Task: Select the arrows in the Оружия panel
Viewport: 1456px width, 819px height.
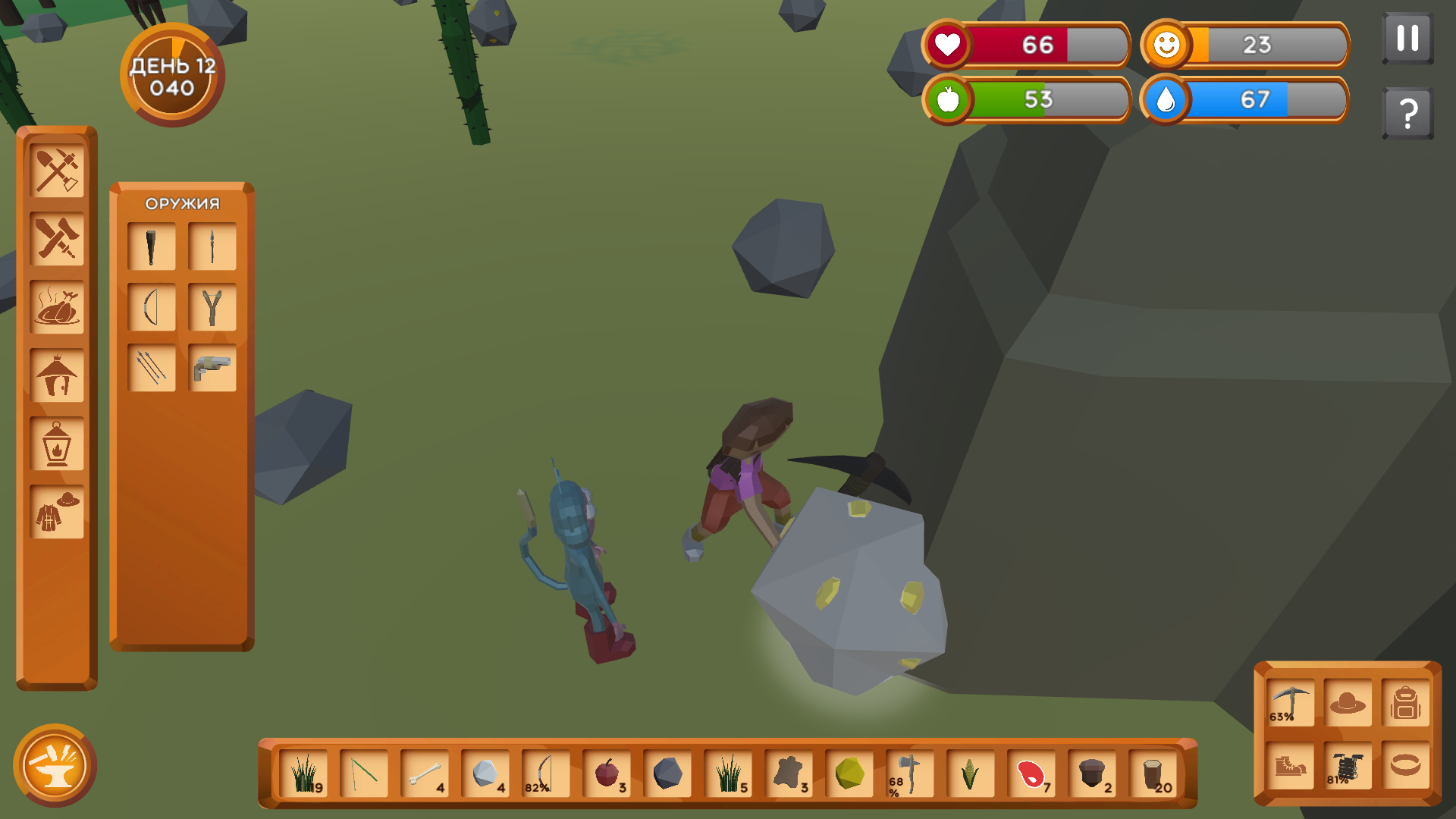Action: pyautogui.click(x=152, y=366)
